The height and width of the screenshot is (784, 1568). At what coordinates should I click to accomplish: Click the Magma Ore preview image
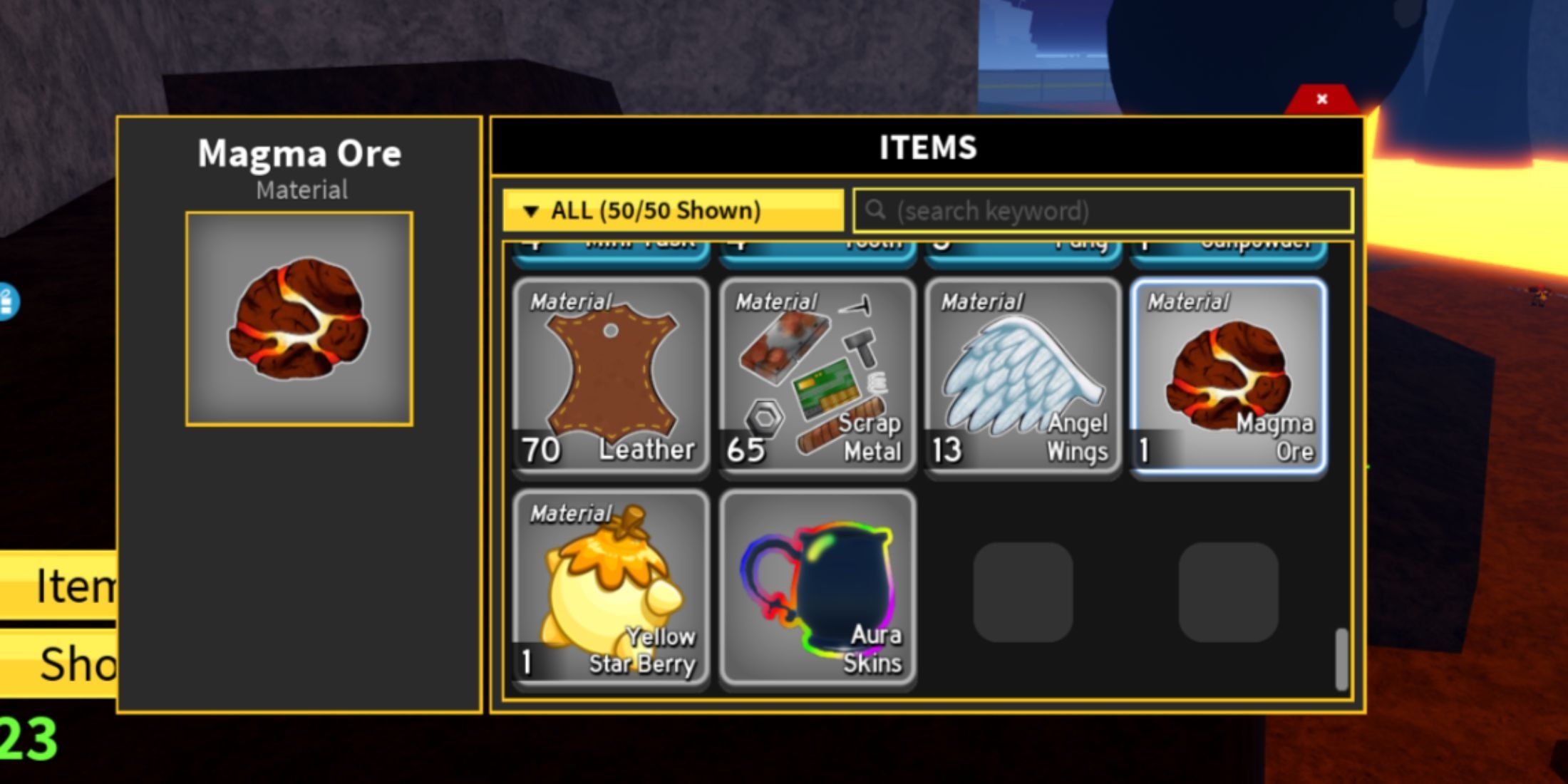click(x=299, y=319)
